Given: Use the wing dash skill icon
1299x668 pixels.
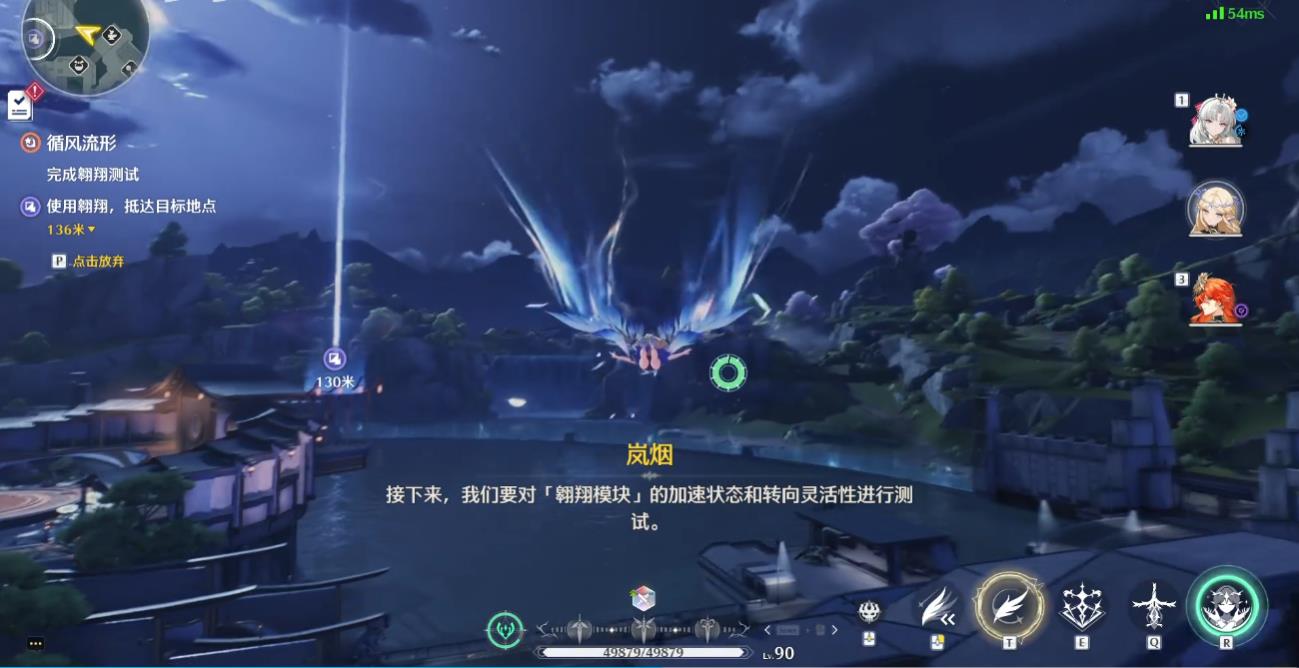Looking at the screenshot, I should click(938, 606).
